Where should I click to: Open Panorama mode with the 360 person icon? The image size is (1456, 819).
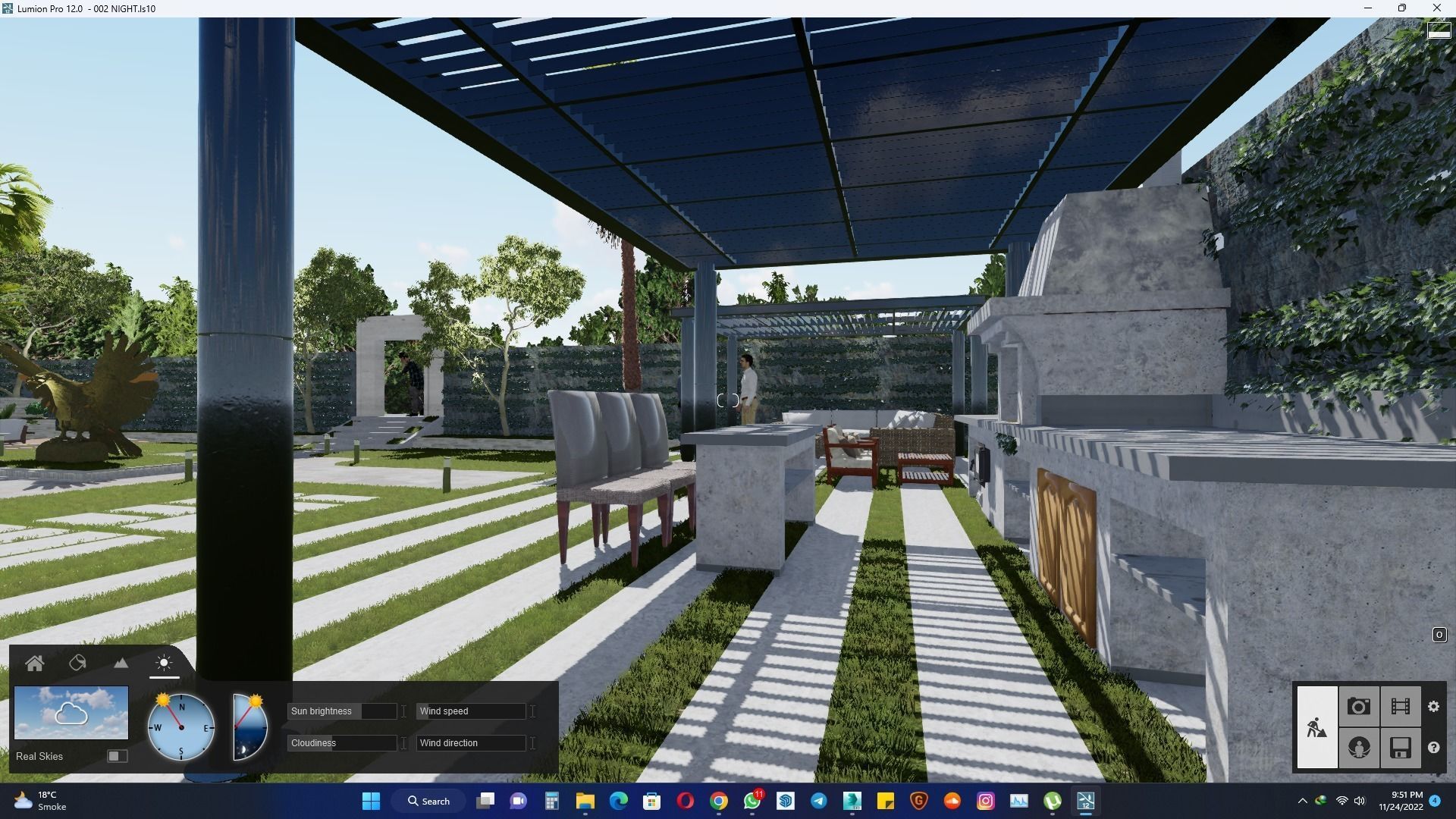(1359, 748)
